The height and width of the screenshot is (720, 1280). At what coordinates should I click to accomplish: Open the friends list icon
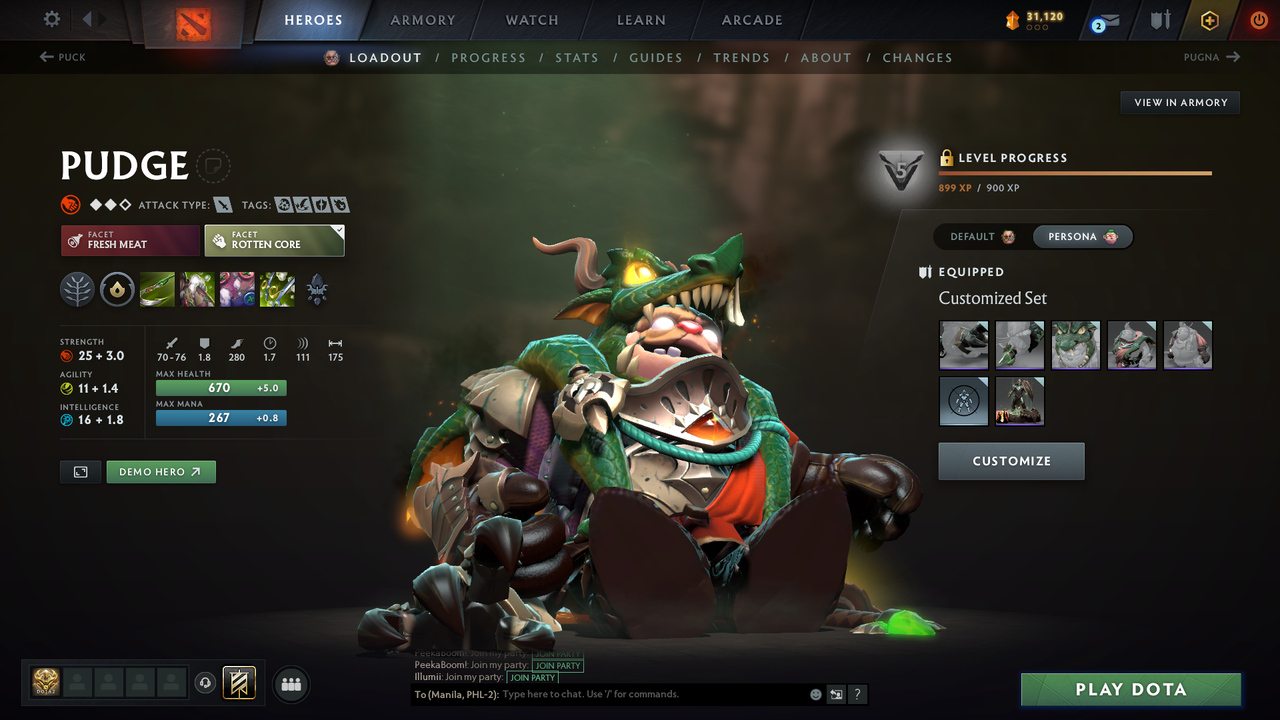click(291, 684)
